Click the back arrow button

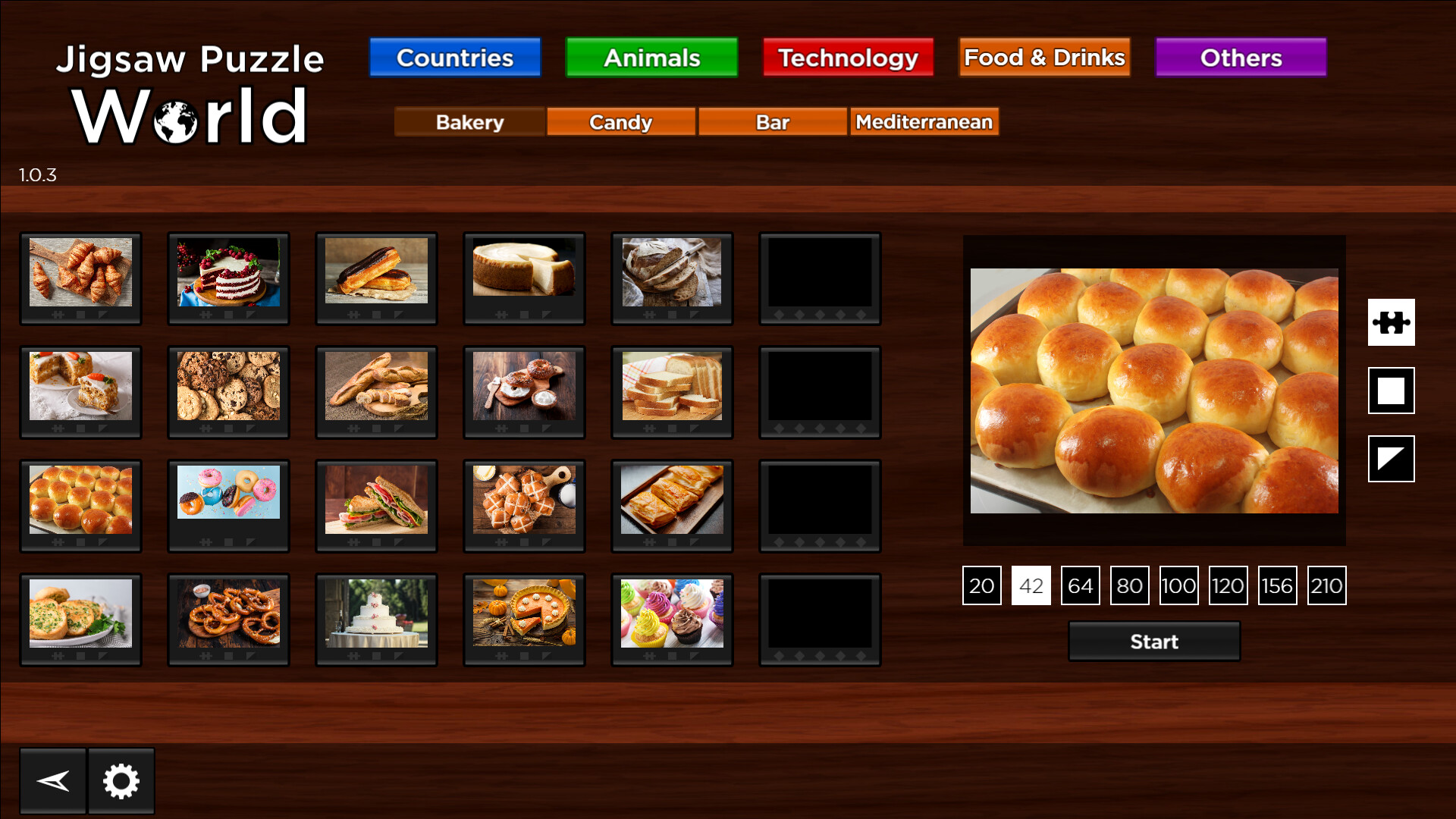point(53,780)
